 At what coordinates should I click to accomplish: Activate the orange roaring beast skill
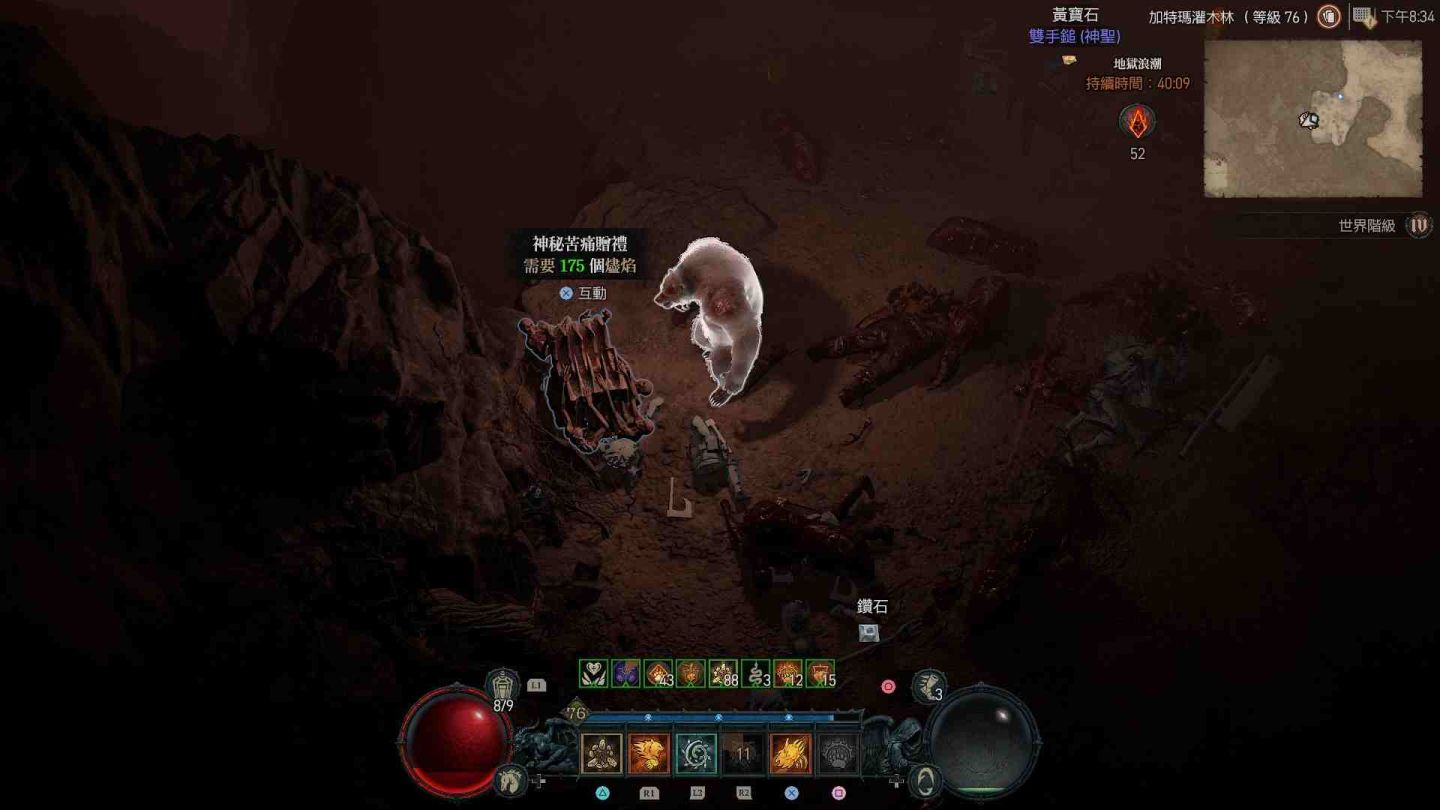pos(649,754)
